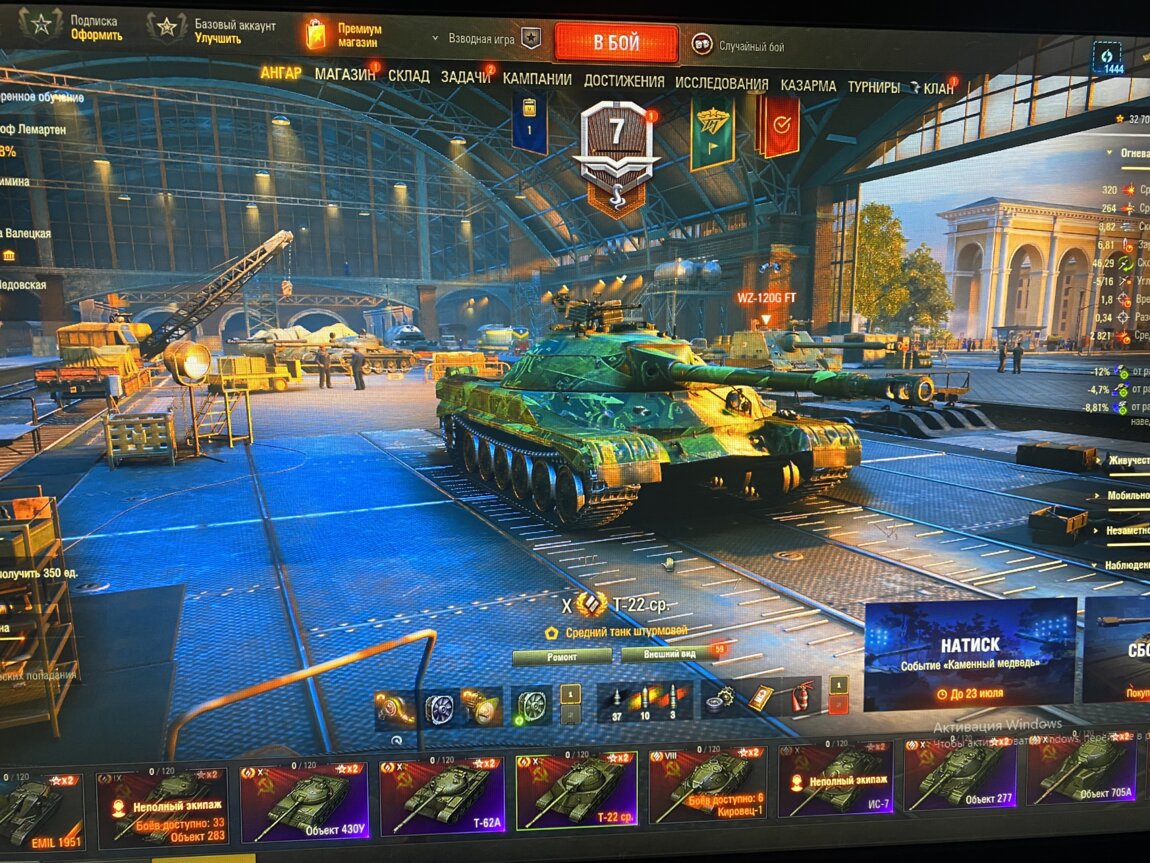Switch to the МАГАЗИН tab

[x=345, y=75]
